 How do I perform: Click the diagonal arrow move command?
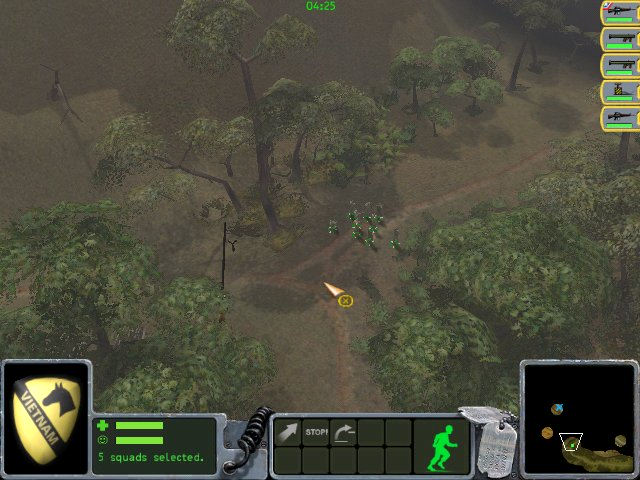288,432
